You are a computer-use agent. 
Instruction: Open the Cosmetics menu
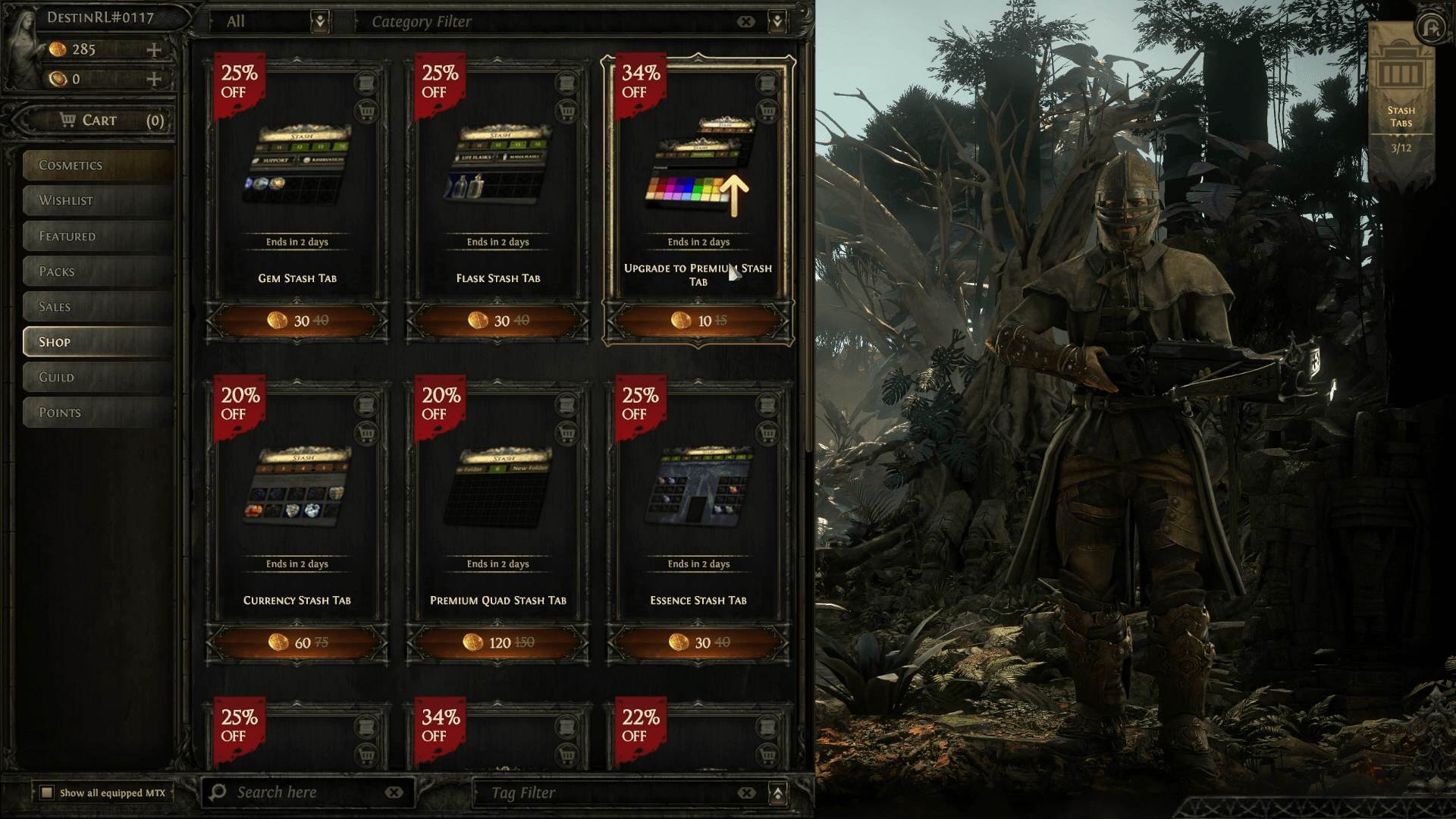coord(99,165)
